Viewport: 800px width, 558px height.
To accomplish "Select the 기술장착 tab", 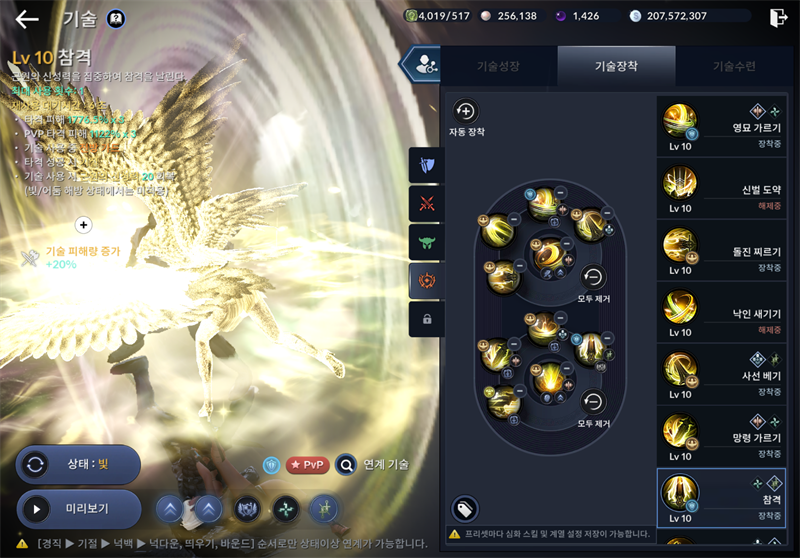I will (616, 66).
